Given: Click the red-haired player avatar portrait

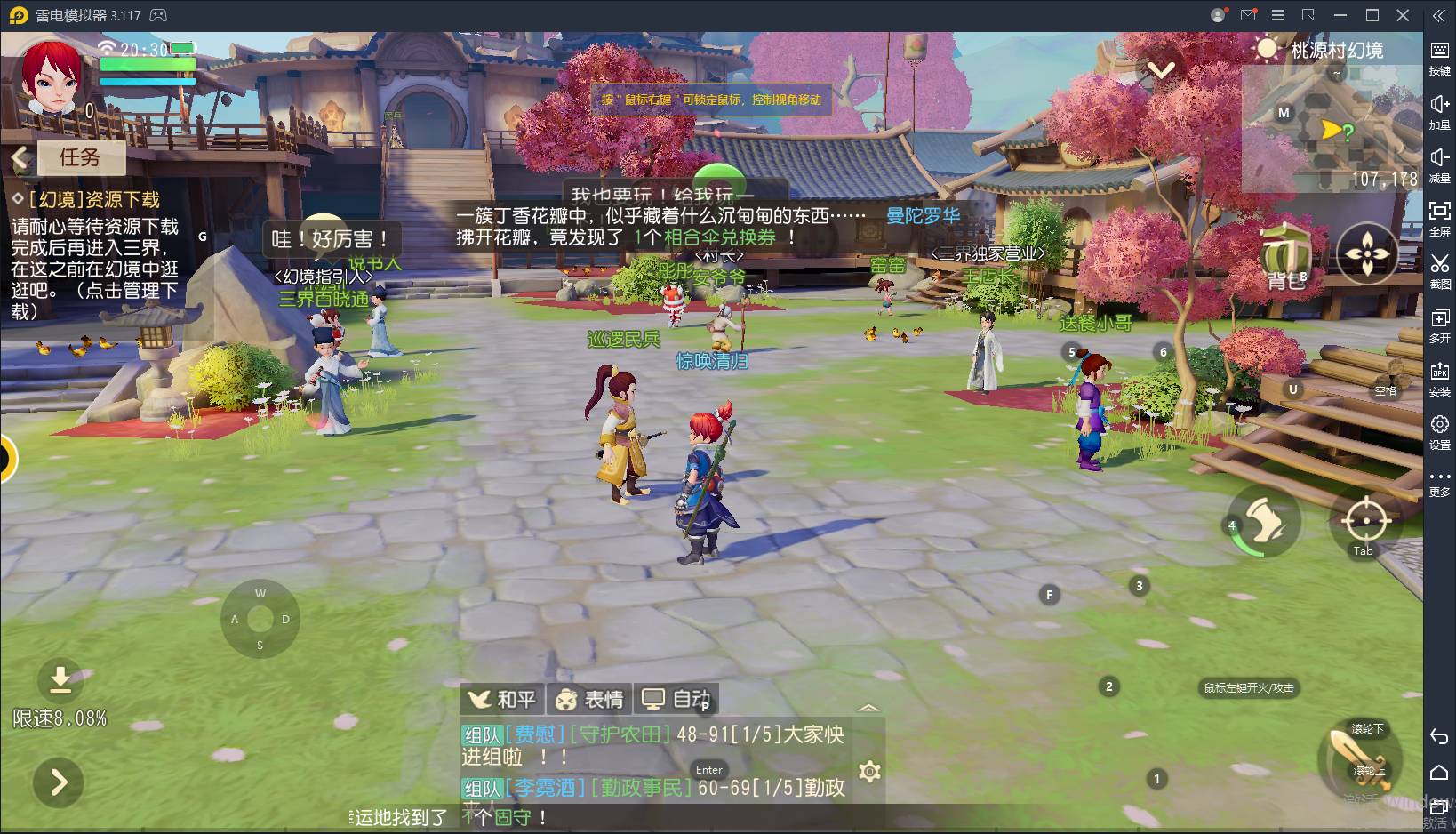Looking at the screenshot, I should [51, 78].
